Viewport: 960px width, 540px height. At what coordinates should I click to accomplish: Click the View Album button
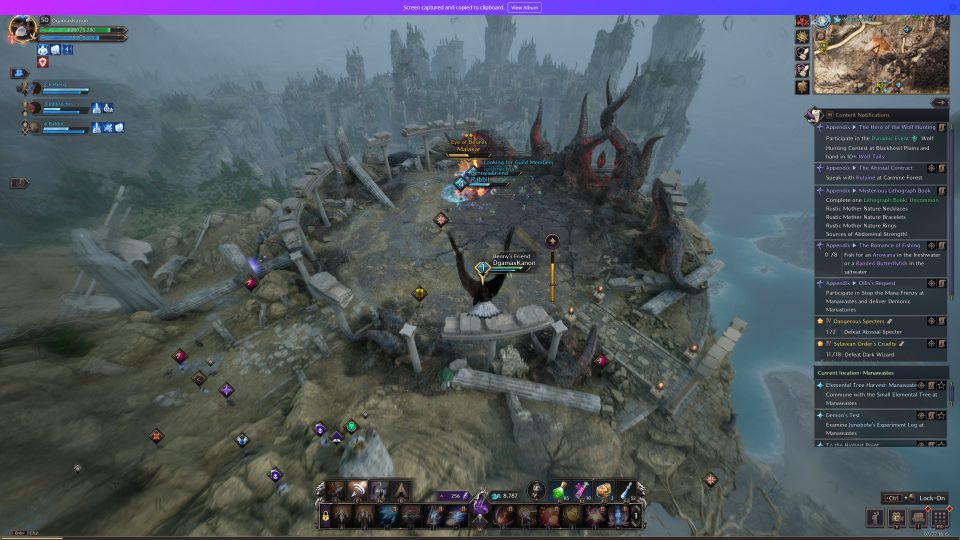click(x=525, y=7)
